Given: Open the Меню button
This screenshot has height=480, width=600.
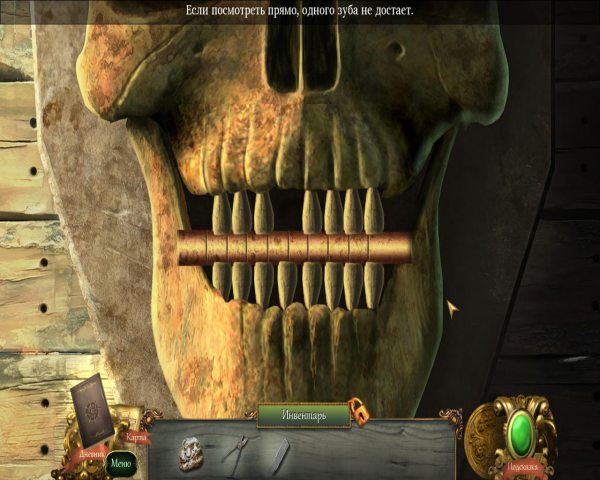Looking at the screenshot, I should coord(120,462).
